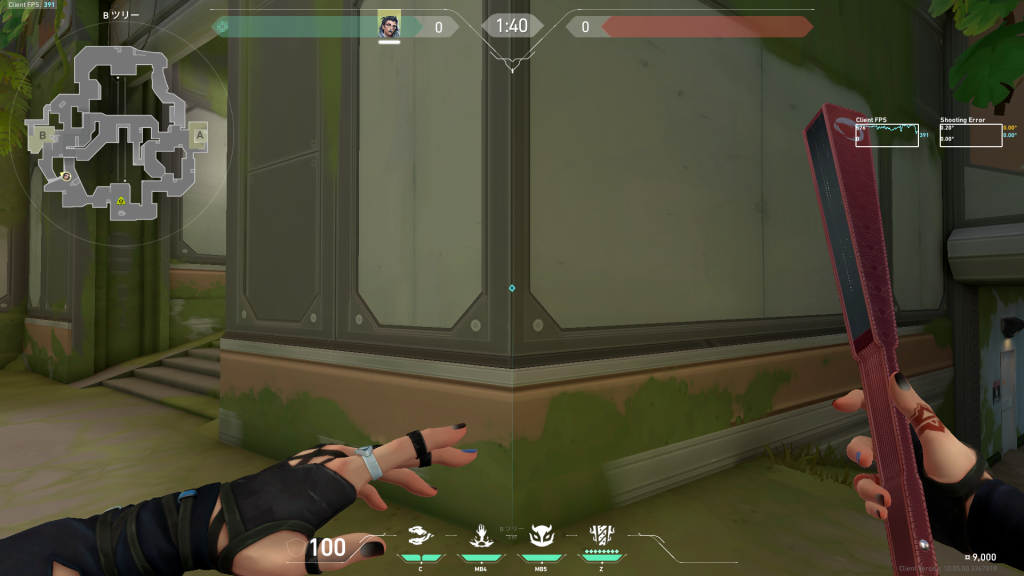
Task: Select the Haunt mask ability icon
Action: pyautogui.click(x=541, y=536)
